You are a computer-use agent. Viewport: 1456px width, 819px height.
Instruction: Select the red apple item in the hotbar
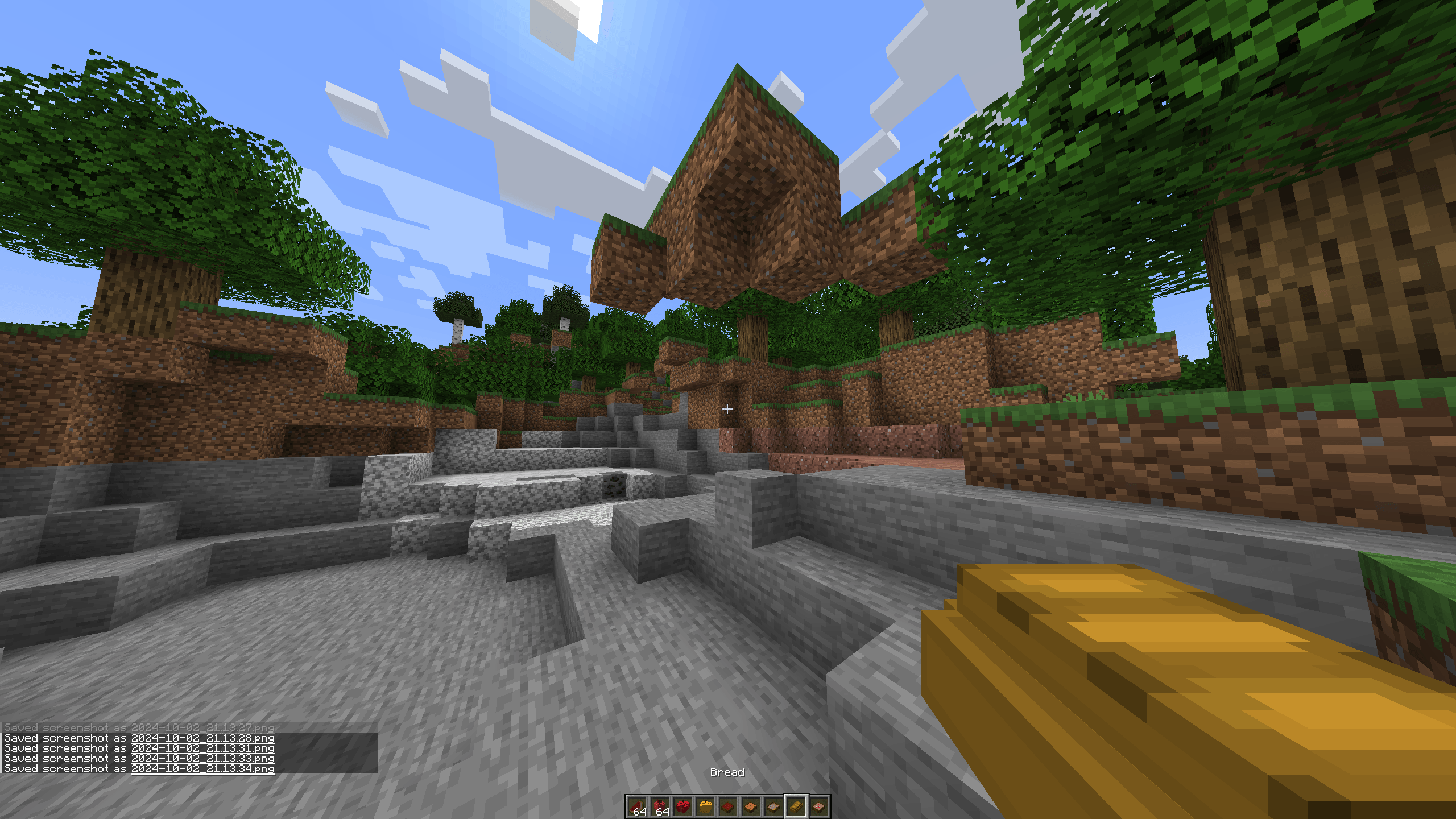pos(683,806)
